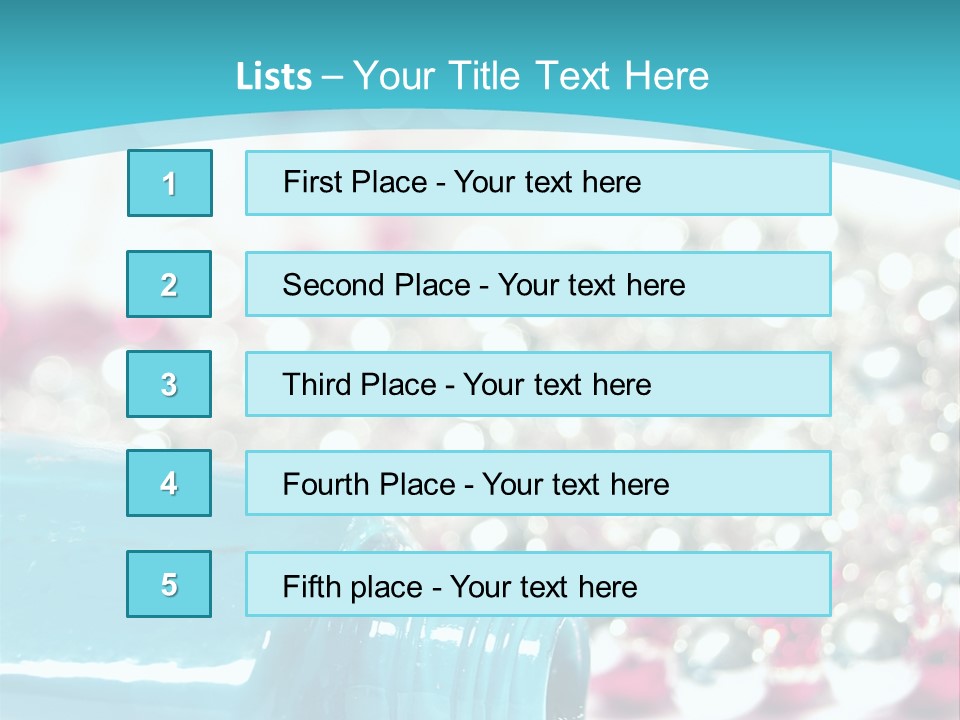Click the number 2 box

[x=169, y=284]
